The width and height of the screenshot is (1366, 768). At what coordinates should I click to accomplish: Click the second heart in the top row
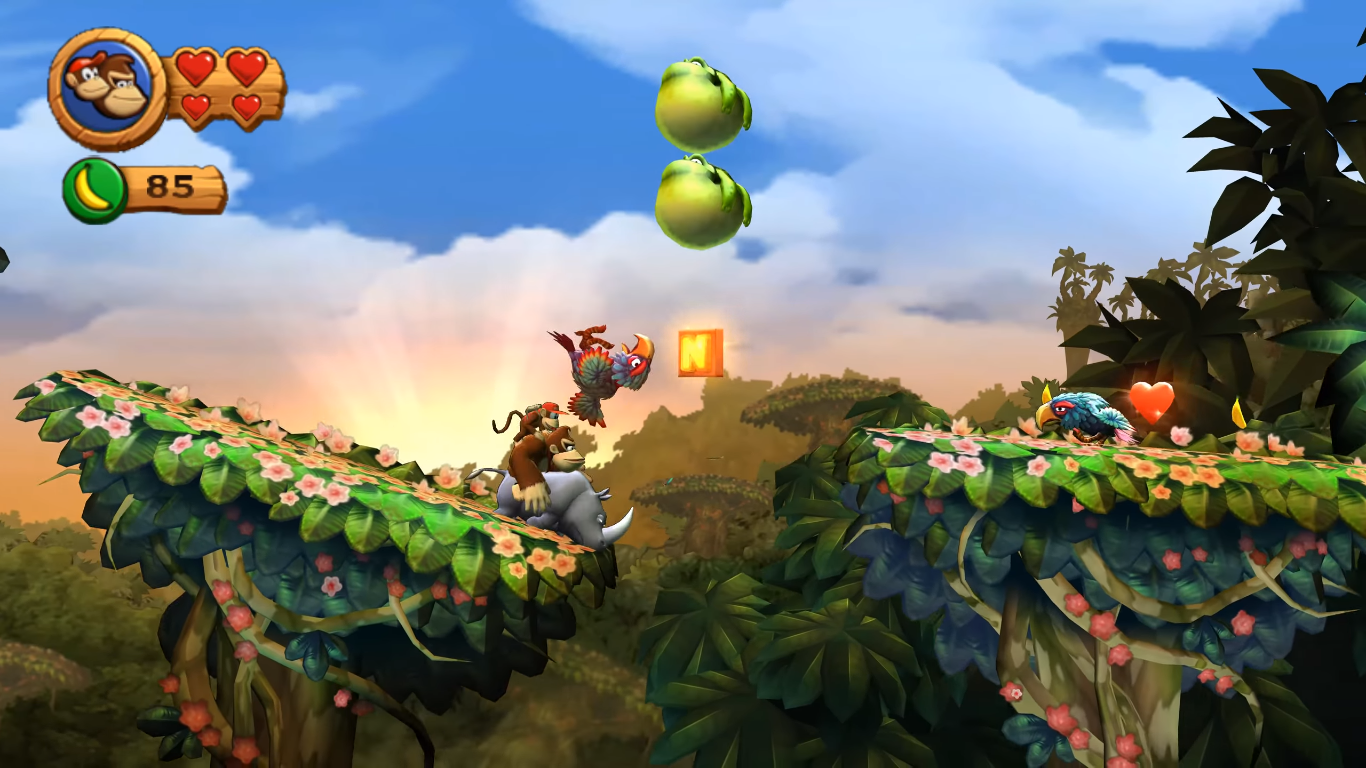pyautogui.click(x=248, y=68)
